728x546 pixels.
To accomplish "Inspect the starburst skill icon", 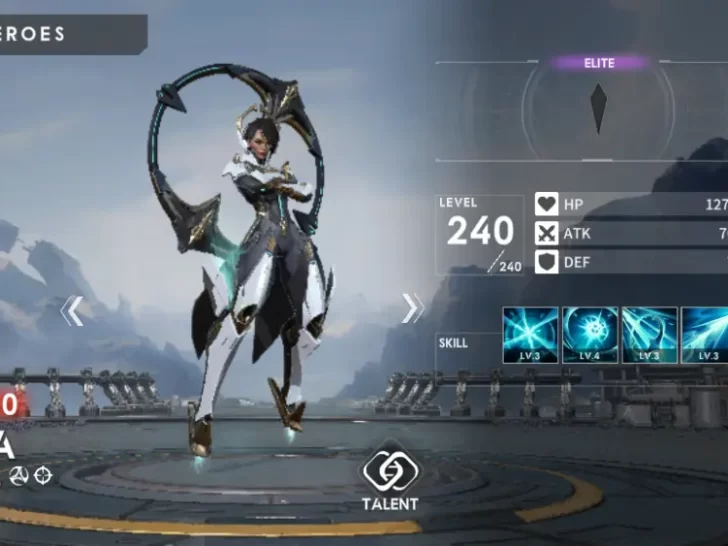I will 530,335.
